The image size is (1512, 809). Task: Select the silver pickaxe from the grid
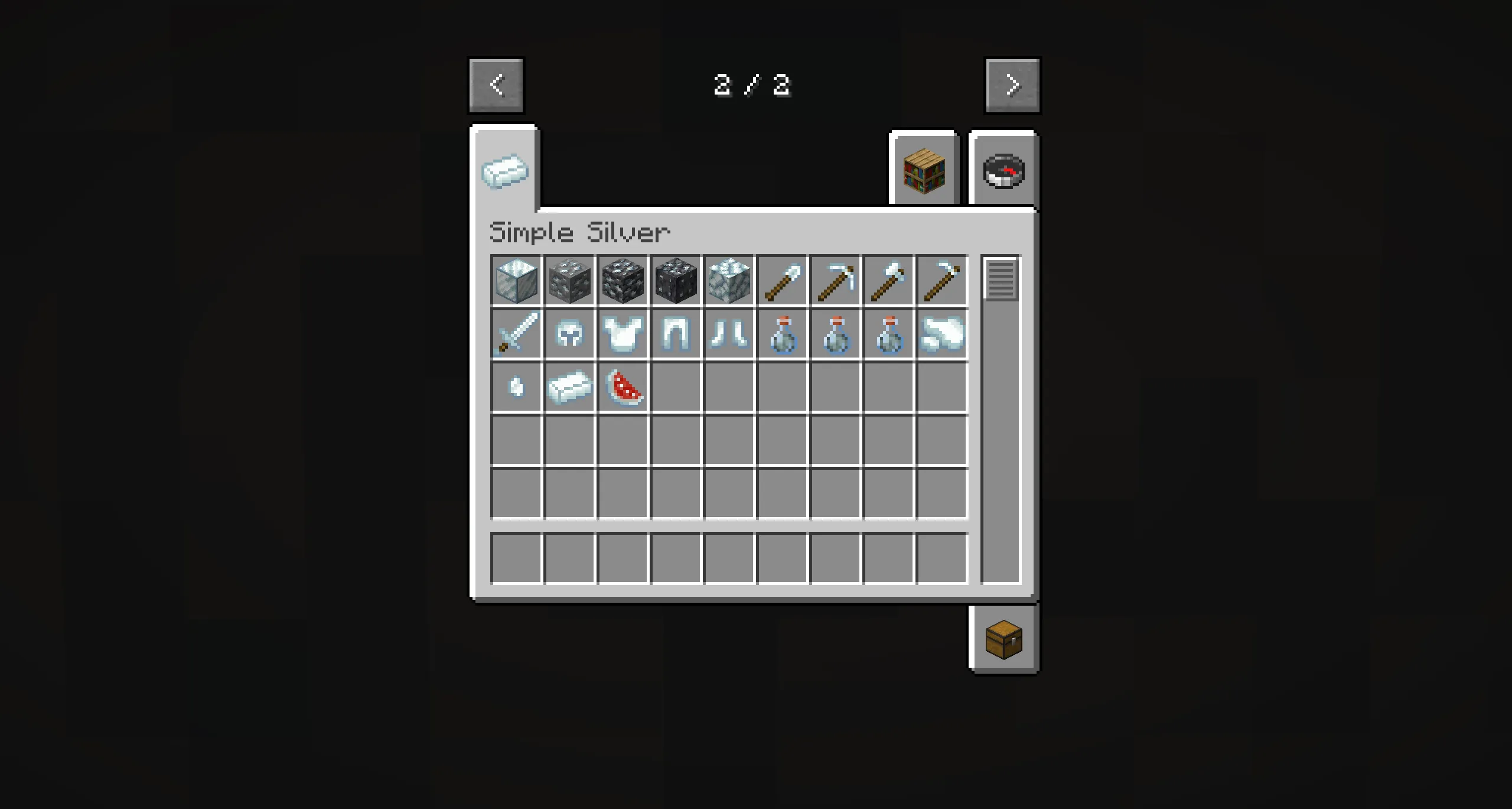(x=835, y=280)
